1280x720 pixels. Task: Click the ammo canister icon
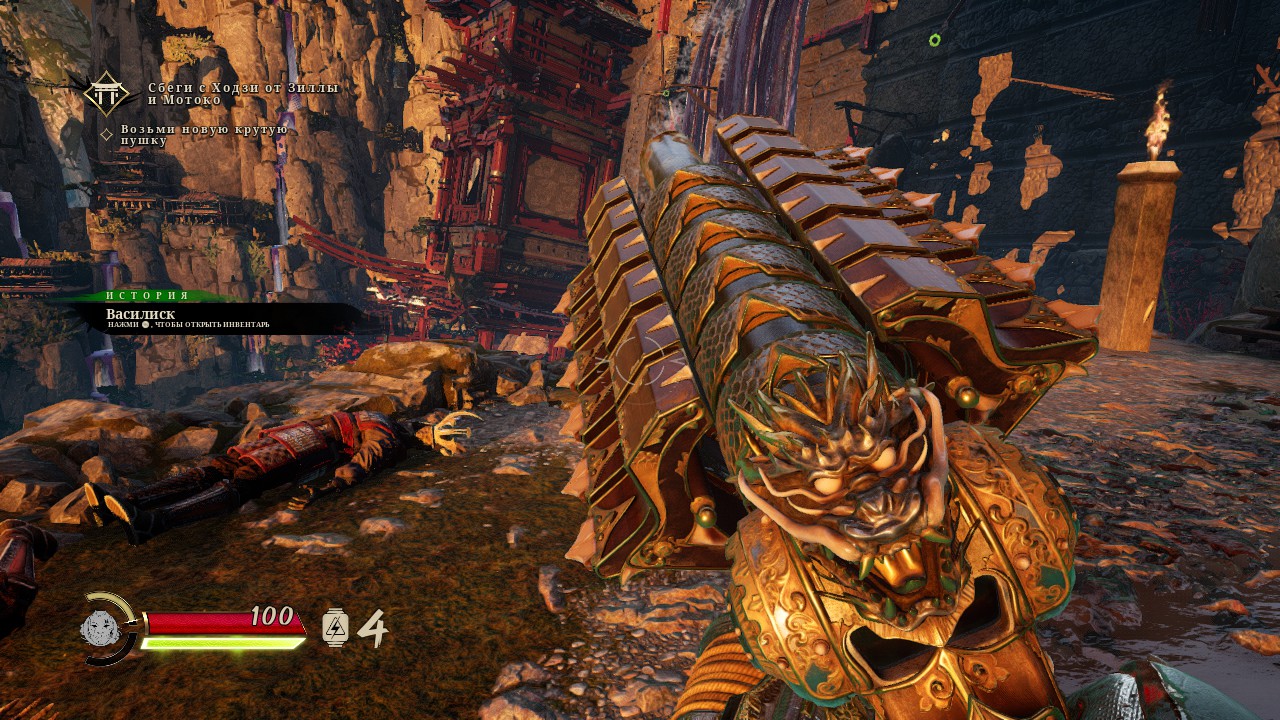tap(335, 628)
